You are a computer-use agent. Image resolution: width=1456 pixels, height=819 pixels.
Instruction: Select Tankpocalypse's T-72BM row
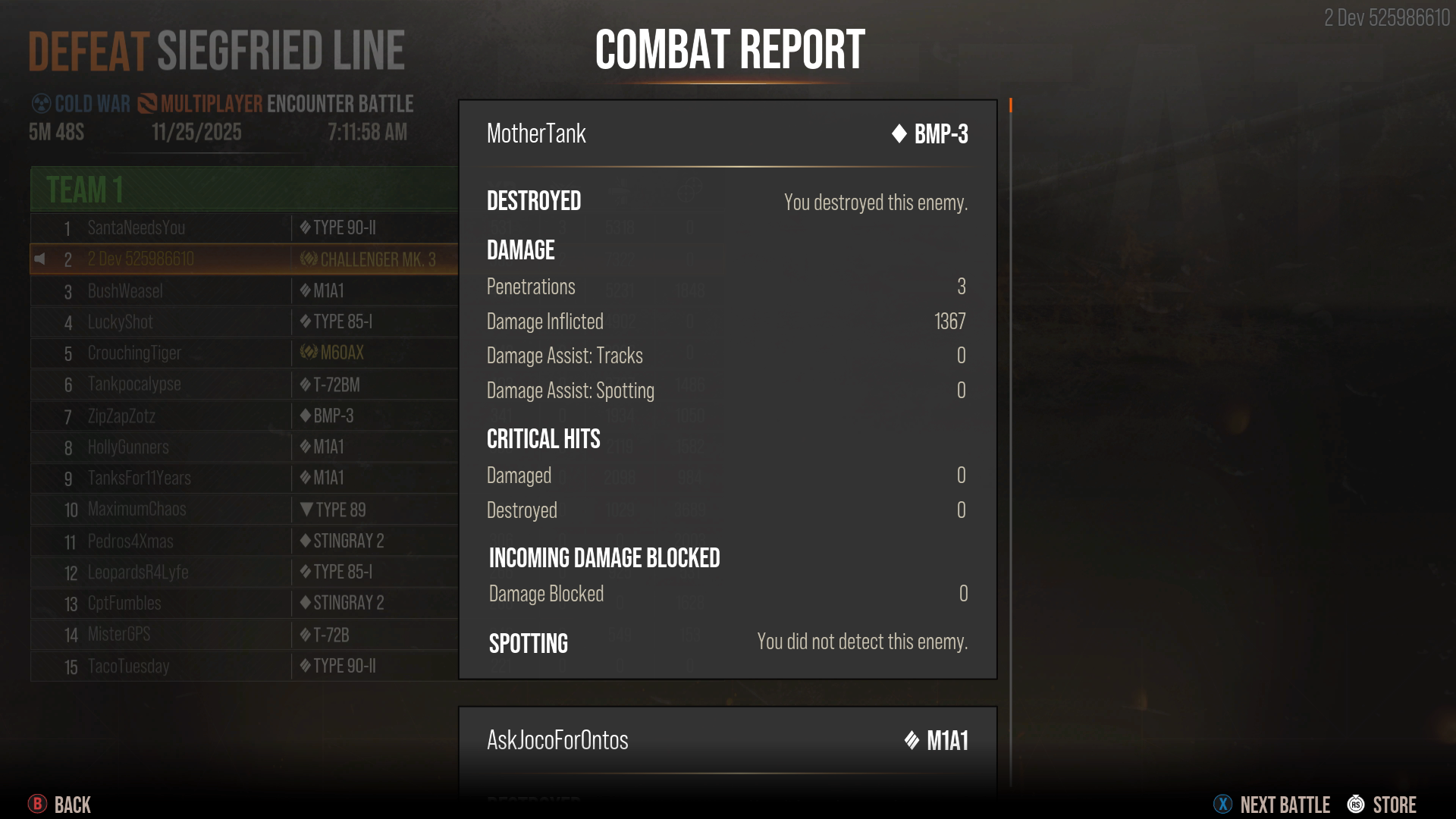click(x=134, y=384)
